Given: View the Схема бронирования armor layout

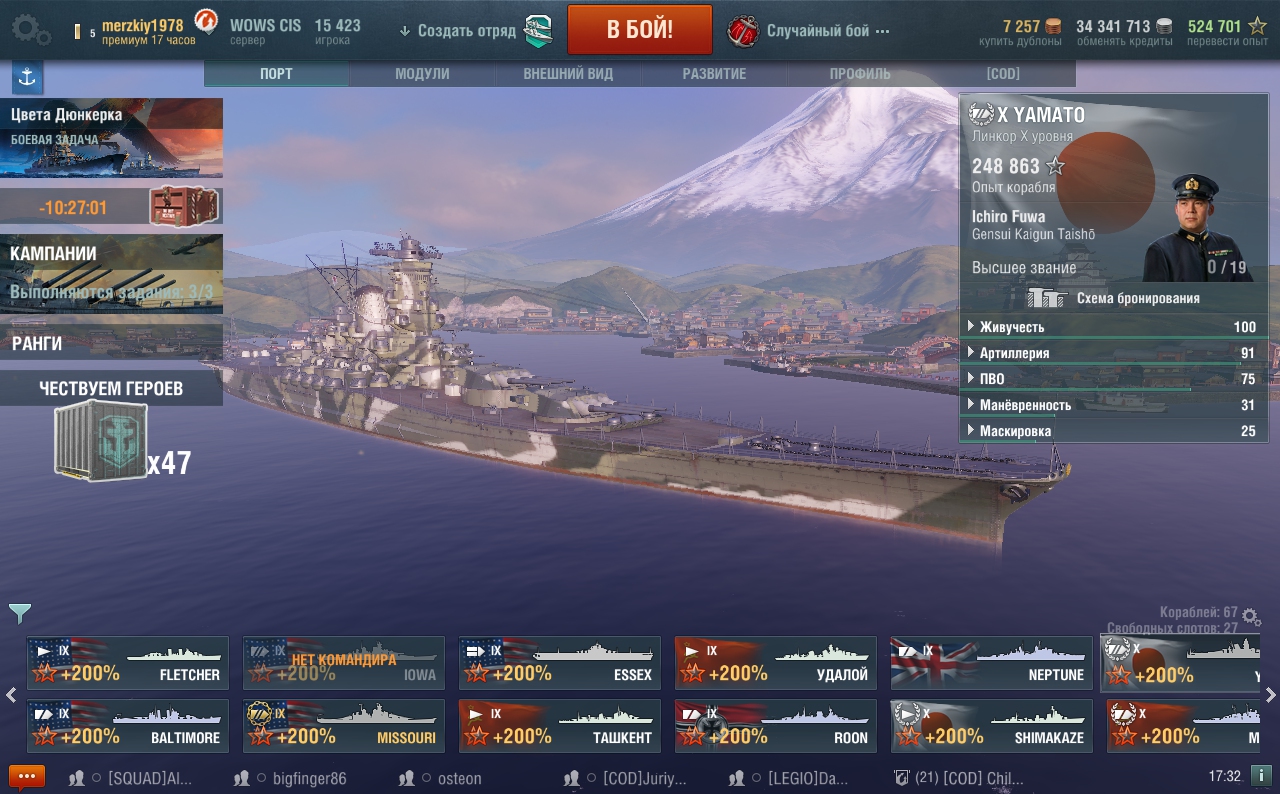Looking at the screenshot, I should (x=1113, y=298).
